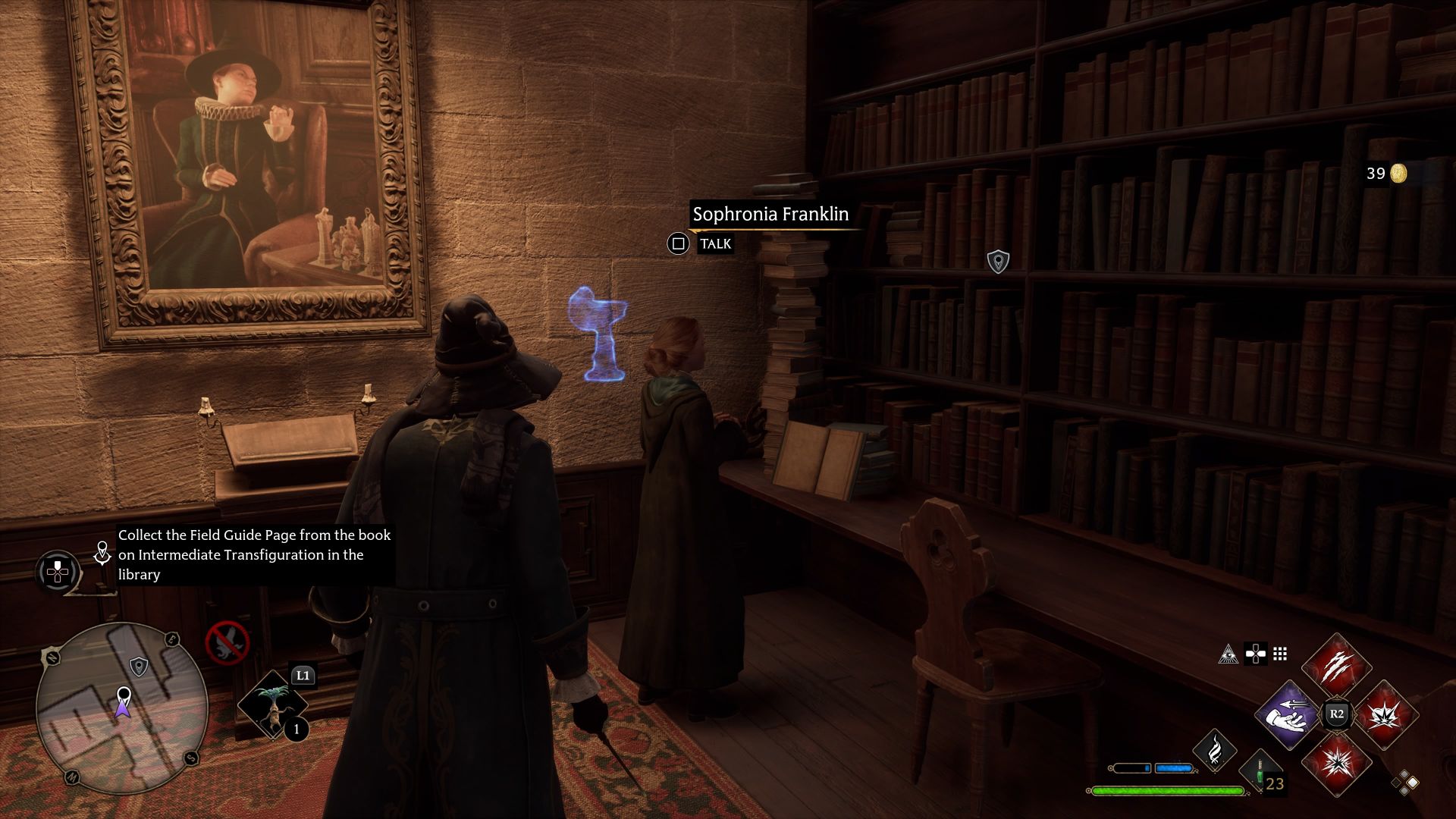Viewport: 1456px width, 819px height.
Task: Open the quest objective banner about Intermediate Transfiguration
Action: coord(254,555)
